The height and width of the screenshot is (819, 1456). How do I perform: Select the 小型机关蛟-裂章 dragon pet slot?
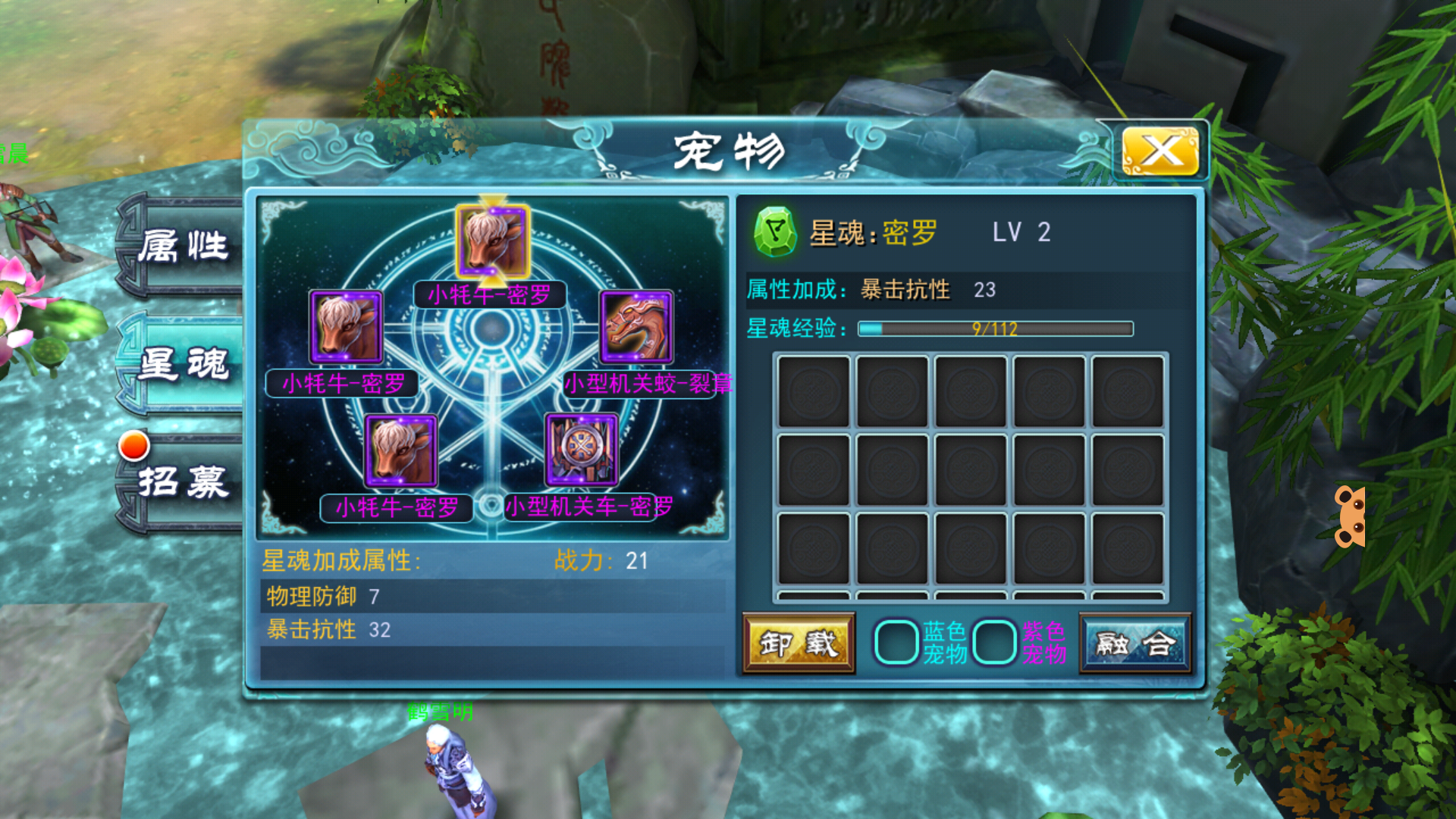tap(637, 328)
